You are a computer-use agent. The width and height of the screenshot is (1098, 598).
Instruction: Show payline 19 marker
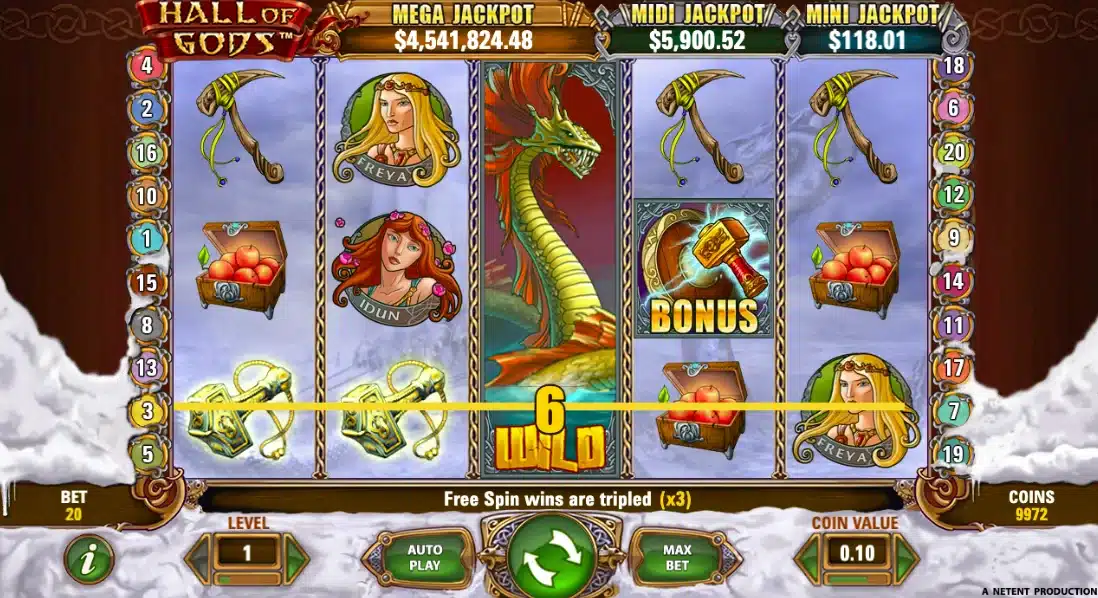(953, 453)
